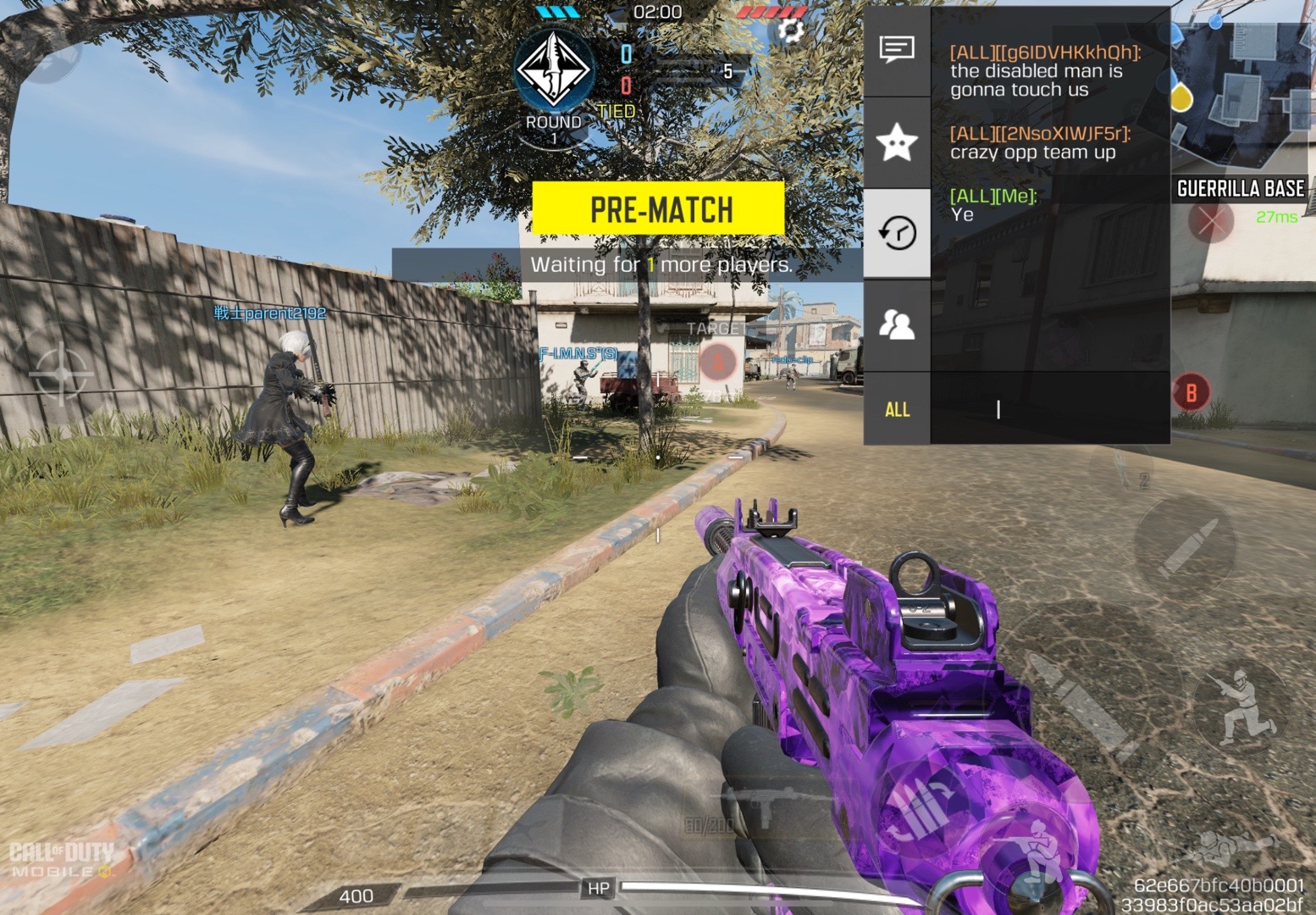The height and width of the screenshot is (915, 1316).
Task: Open the friends tab in chat panel
Action: coord(897,324)
